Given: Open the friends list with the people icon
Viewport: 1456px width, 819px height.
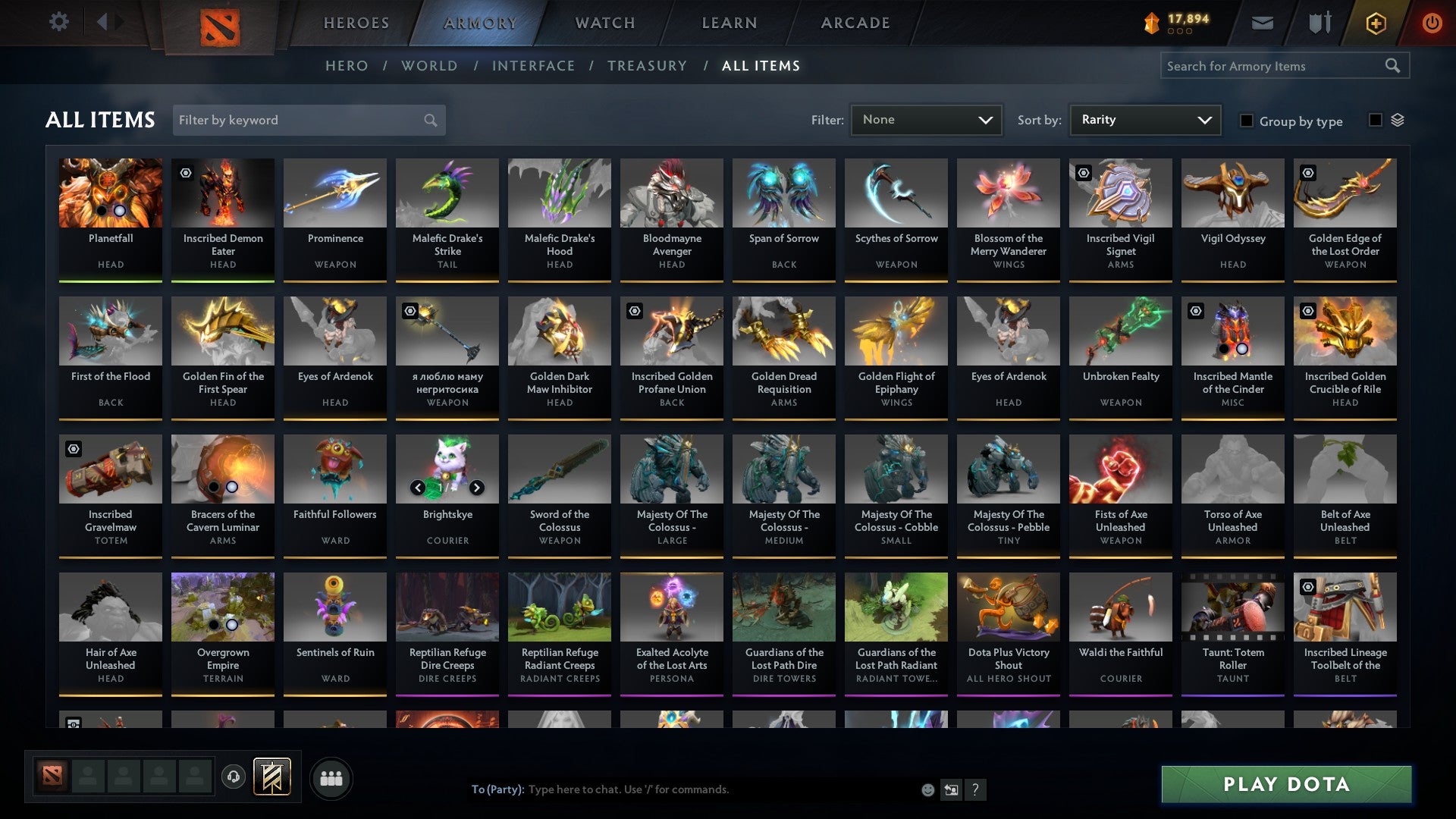Looking at the screenshot, I should pos(331,777).
